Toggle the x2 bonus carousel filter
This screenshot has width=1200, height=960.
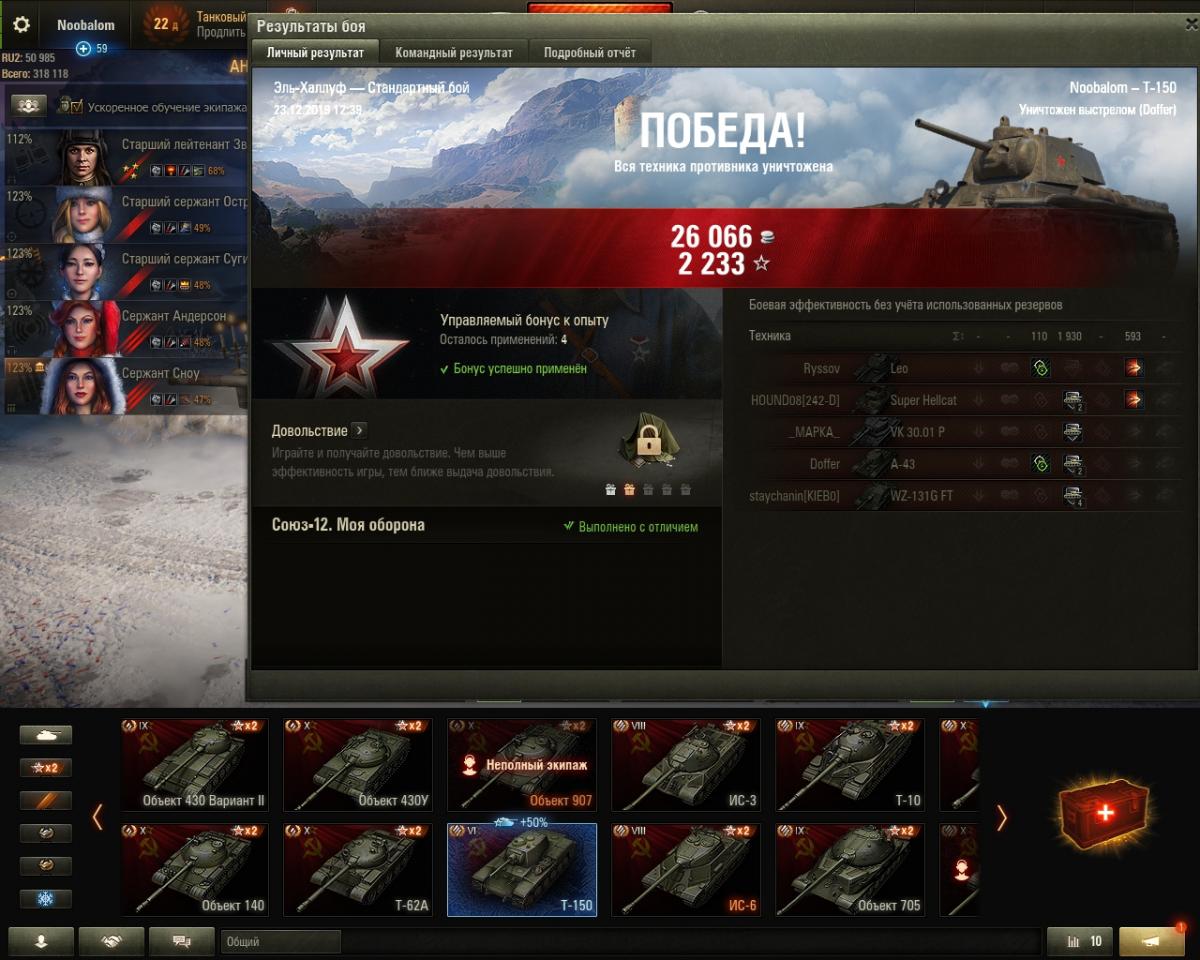46,768
